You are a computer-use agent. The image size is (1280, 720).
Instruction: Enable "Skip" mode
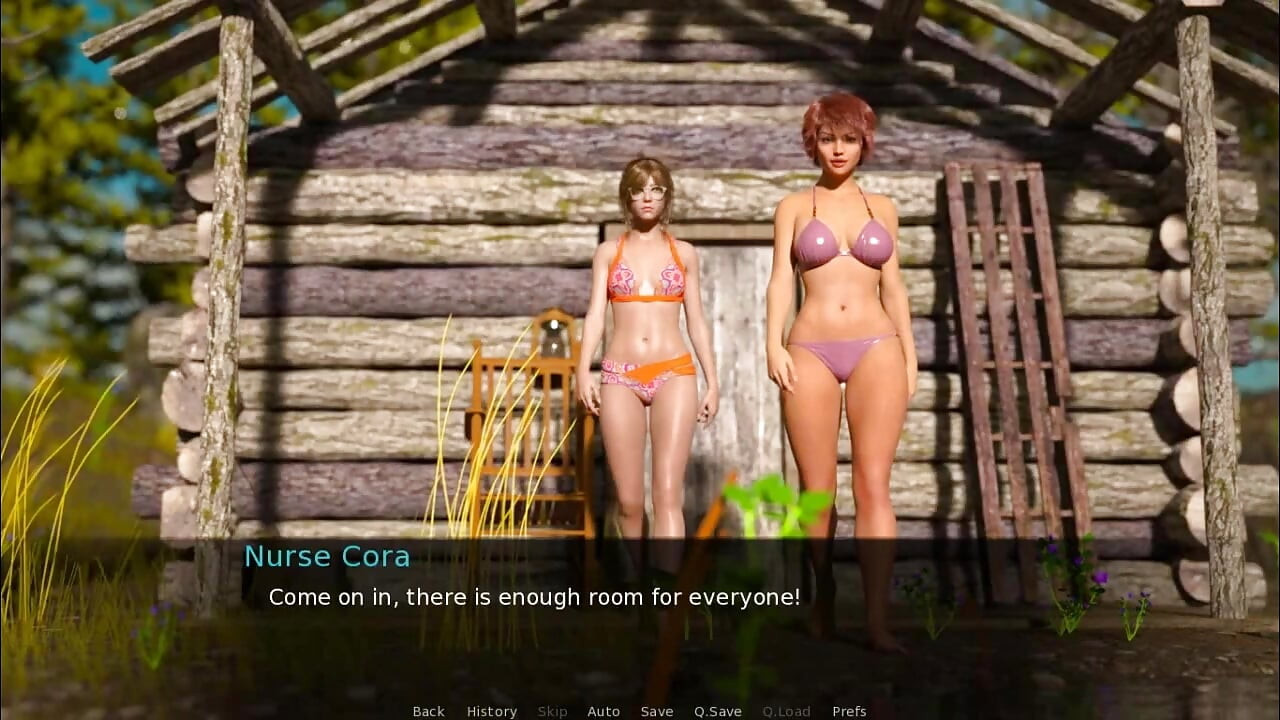pos(553,711)
